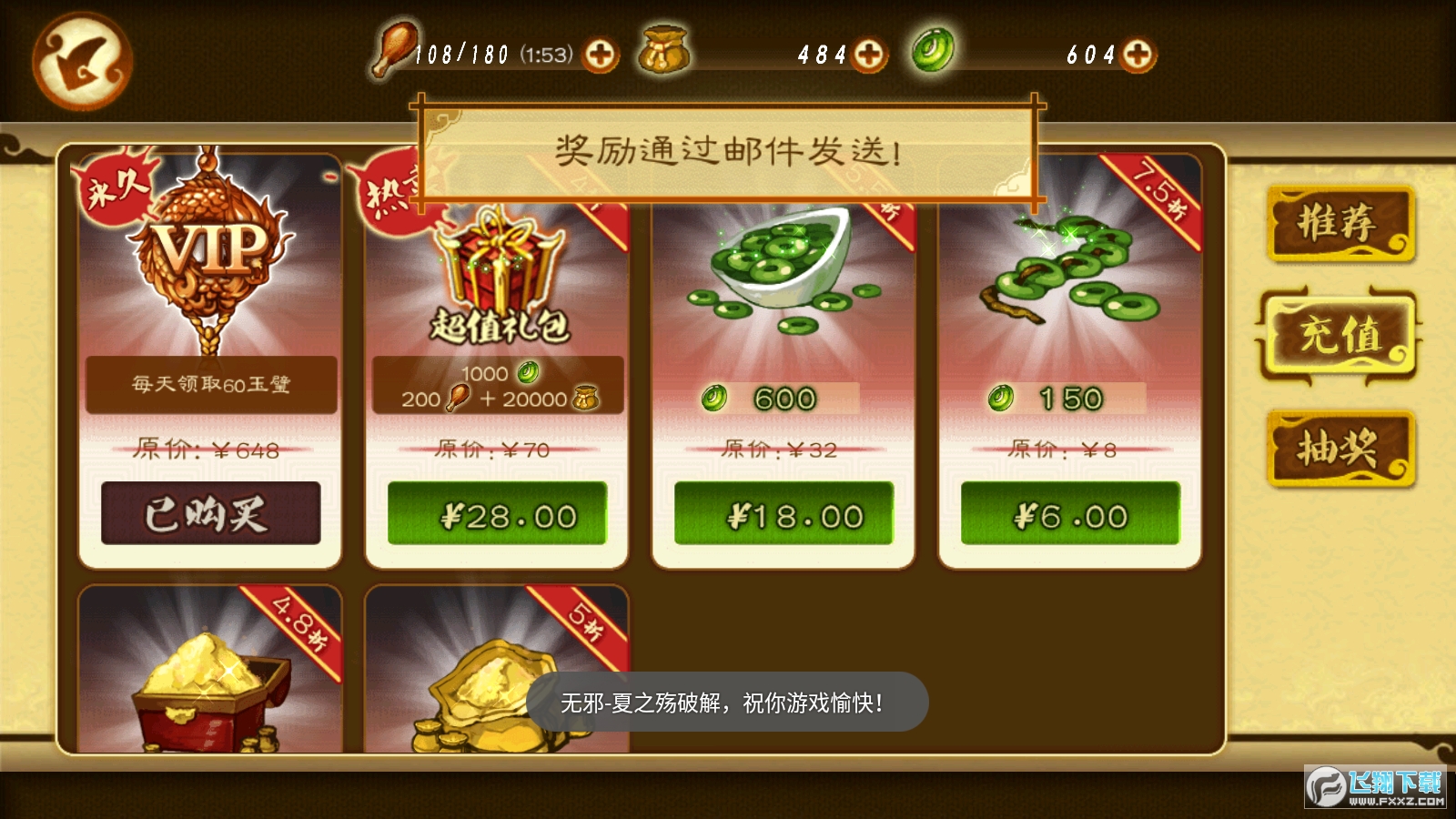Dismiss the 奖励通过邮件发送 notification banner
1456x819 pixels.
(x=728, y=147)
